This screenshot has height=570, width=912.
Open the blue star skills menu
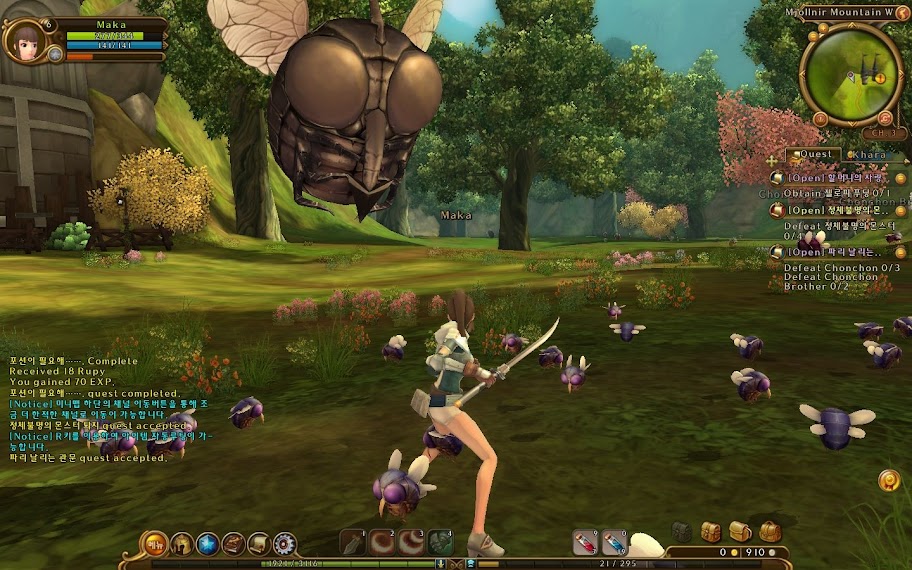pos(208,544)
